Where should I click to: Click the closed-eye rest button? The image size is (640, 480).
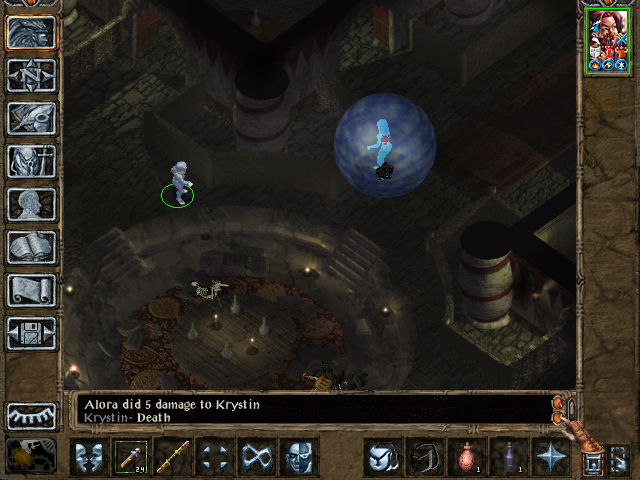click(32, 415)
